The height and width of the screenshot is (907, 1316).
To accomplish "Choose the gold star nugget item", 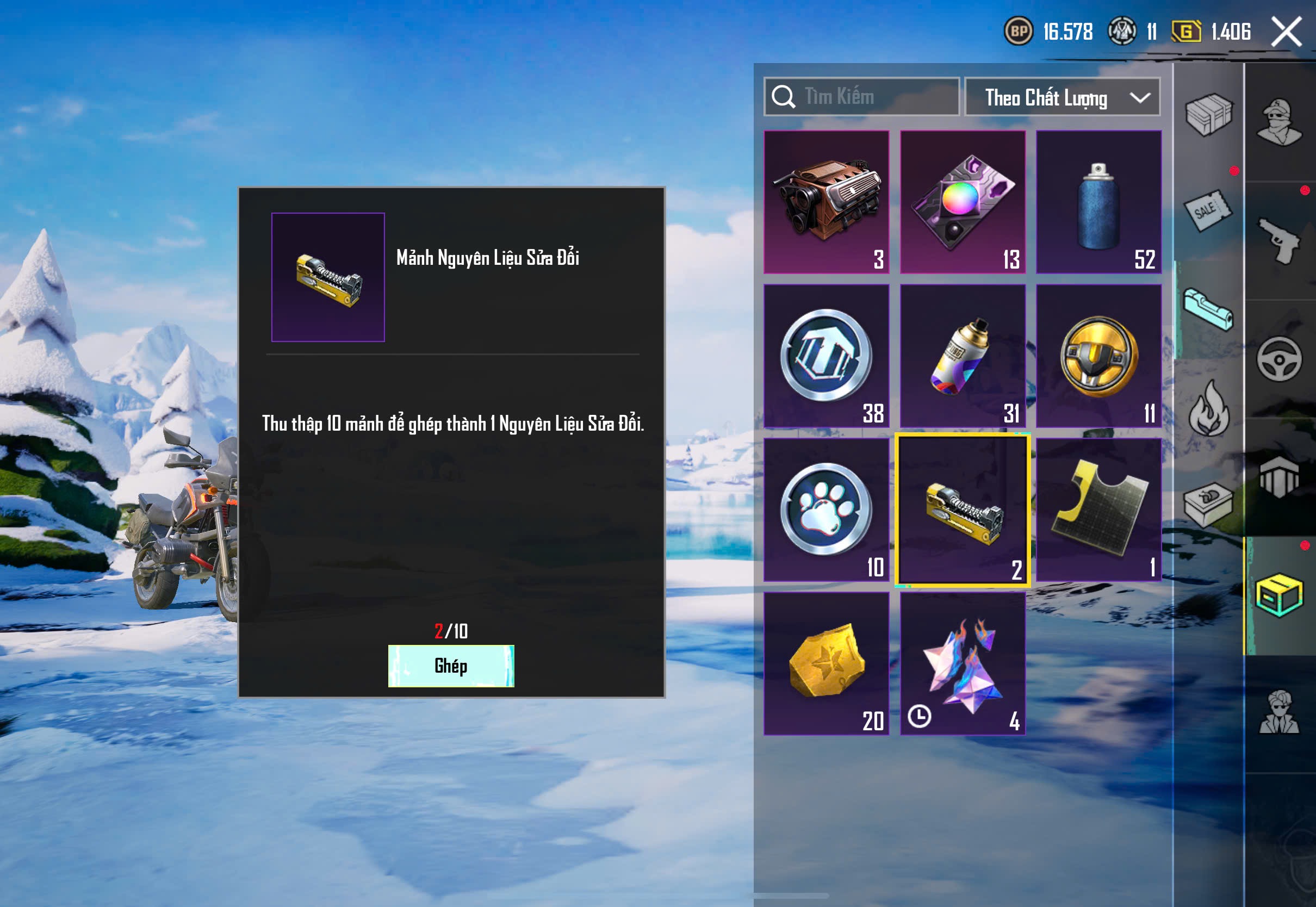I will tap(826, 663).
